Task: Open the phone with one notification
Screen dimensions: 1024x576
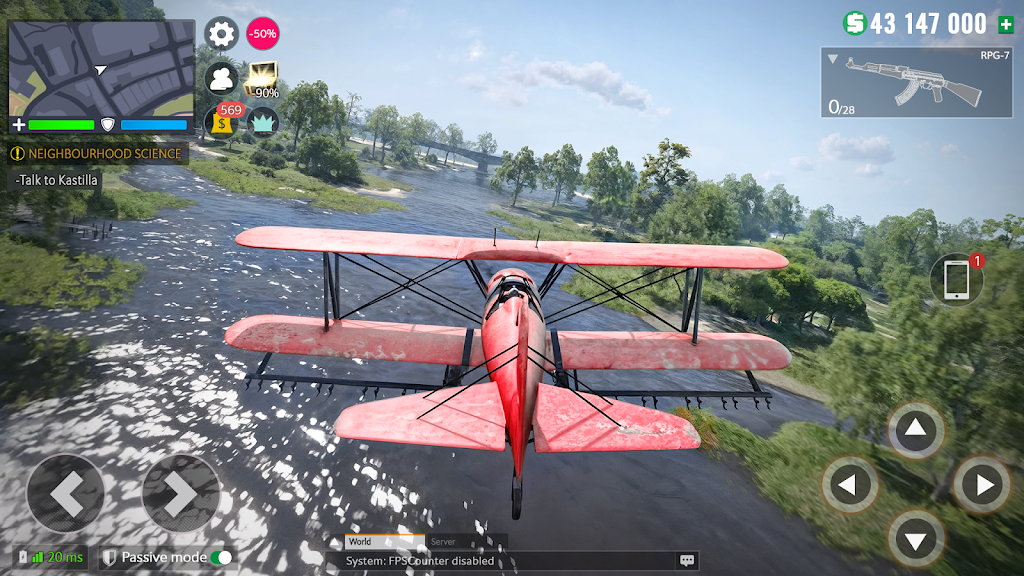Action: pos(956,279)
